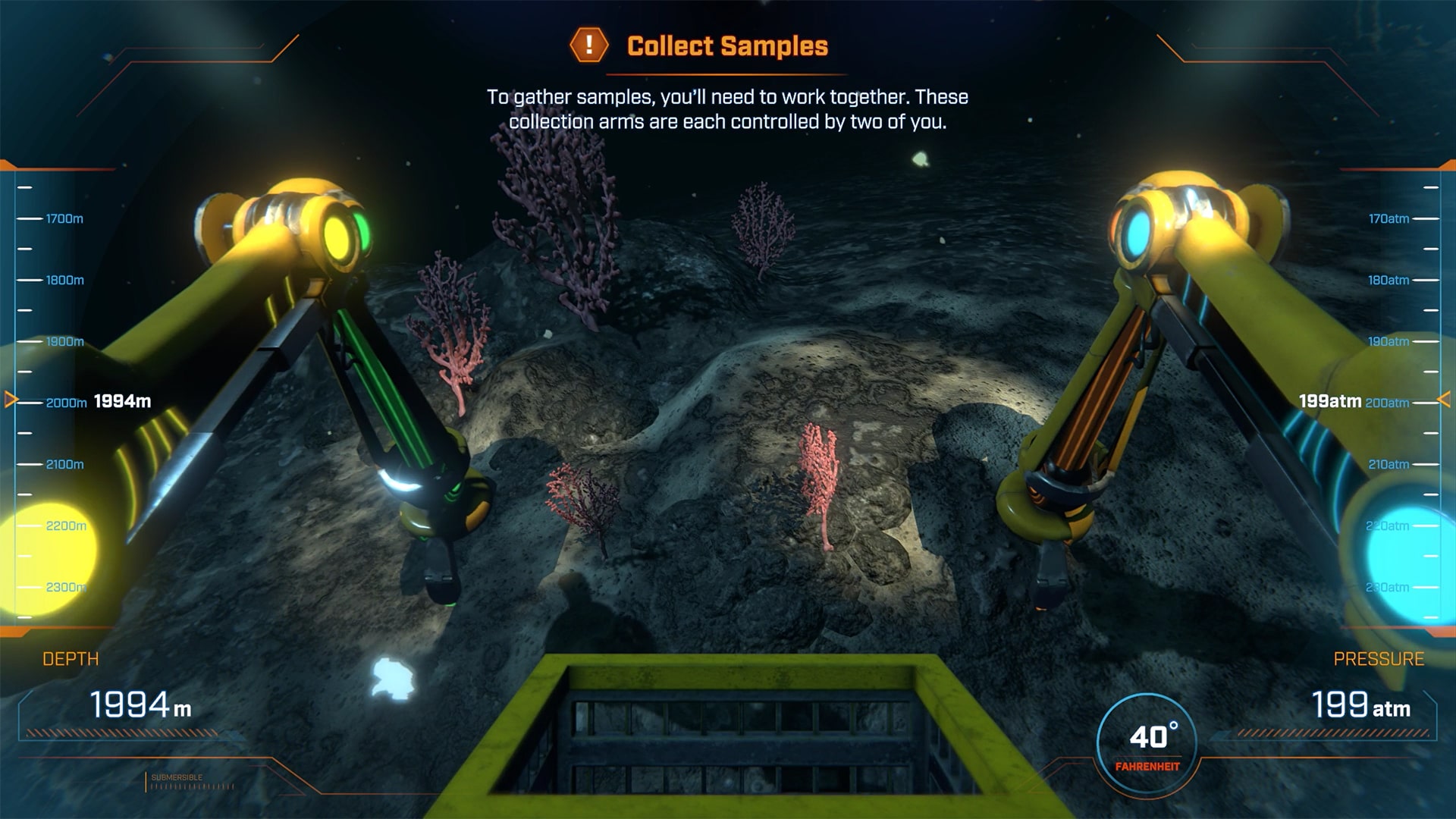Screen dimensions: 1456x819
Task: Click the orange exclamation alert icon
Action: click(588, 45)
